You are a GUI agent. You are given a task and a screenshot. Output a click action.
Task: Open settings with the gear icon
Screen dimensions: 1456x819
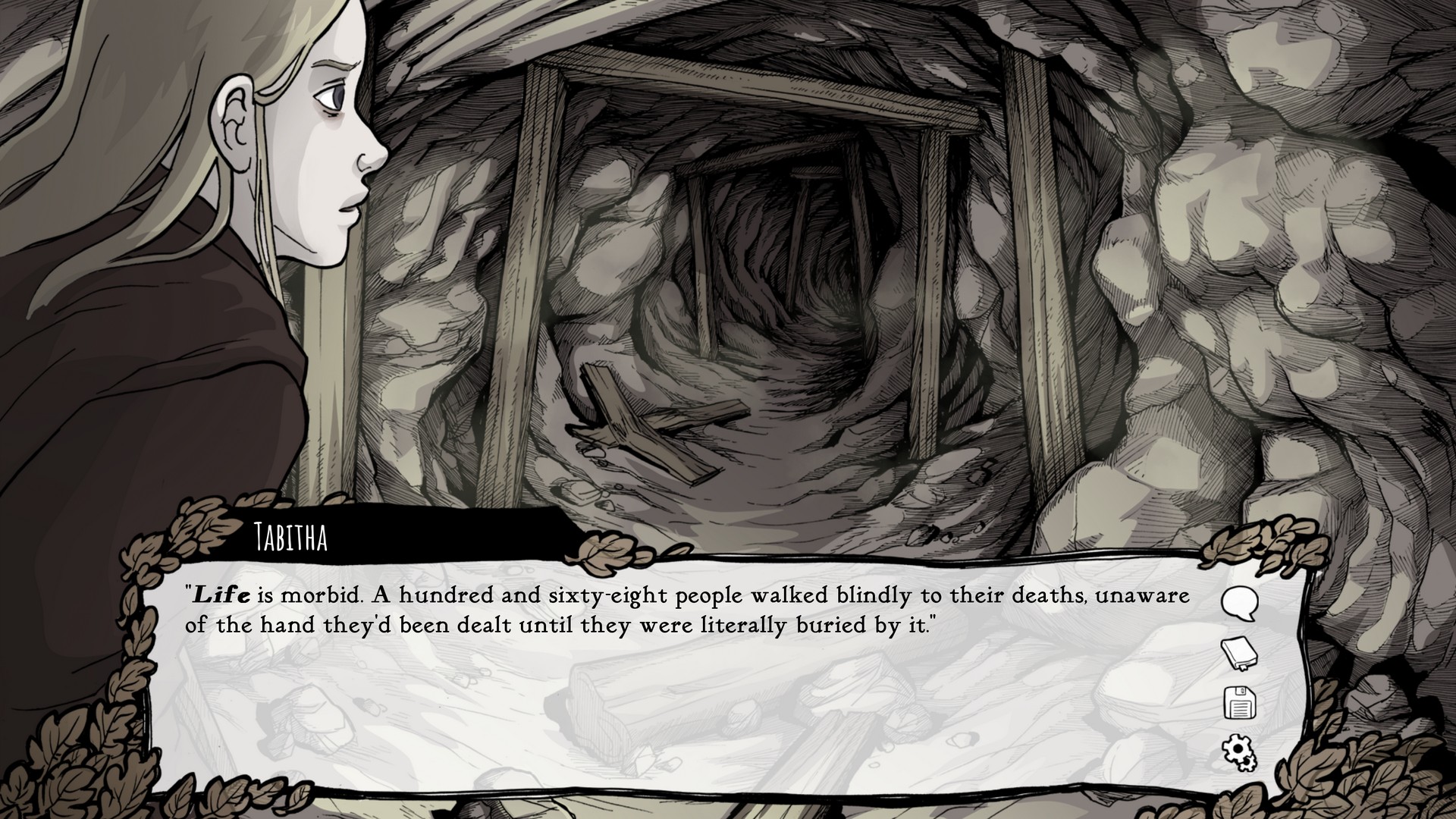point(1239,752)
